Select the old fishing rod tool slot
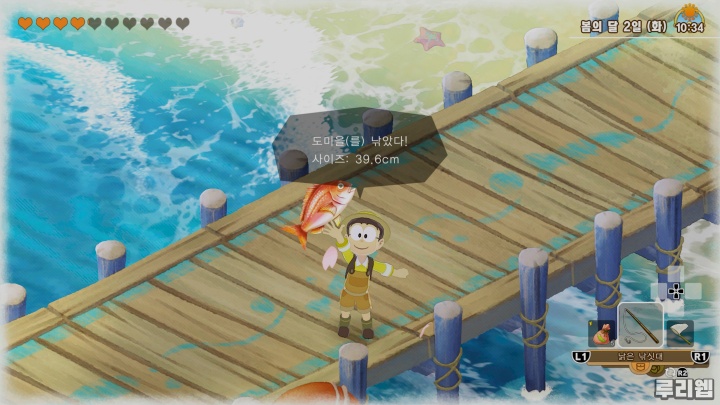The image size is (720, 405). 640,324
